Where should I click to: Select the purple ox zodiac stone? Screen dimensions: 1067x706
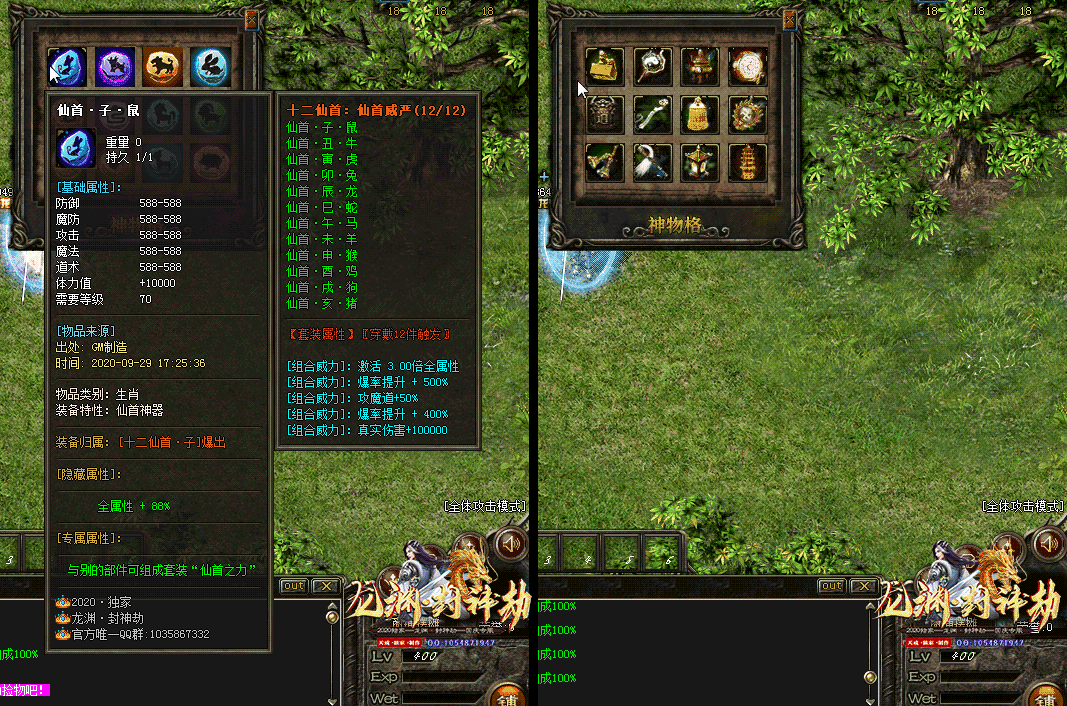(116, 67)
